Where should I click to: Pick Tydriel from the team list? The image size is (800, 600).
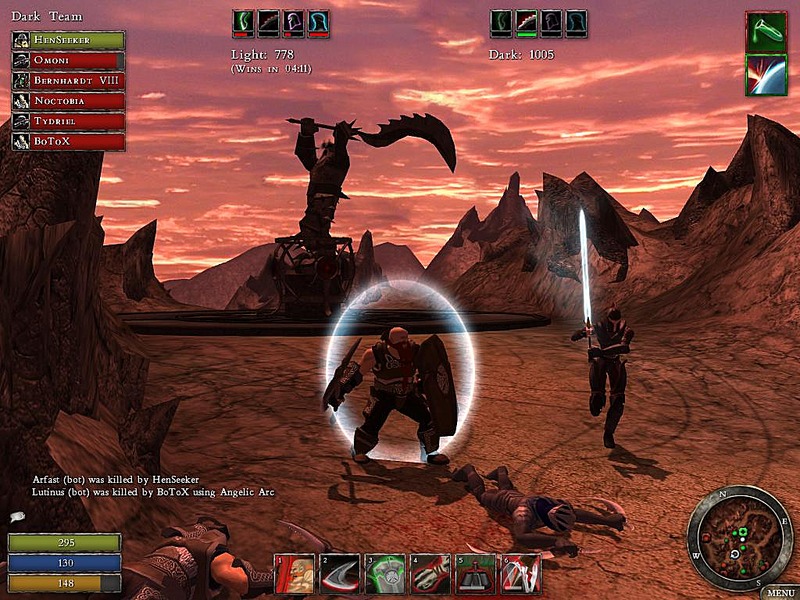[x=68, y=121]
